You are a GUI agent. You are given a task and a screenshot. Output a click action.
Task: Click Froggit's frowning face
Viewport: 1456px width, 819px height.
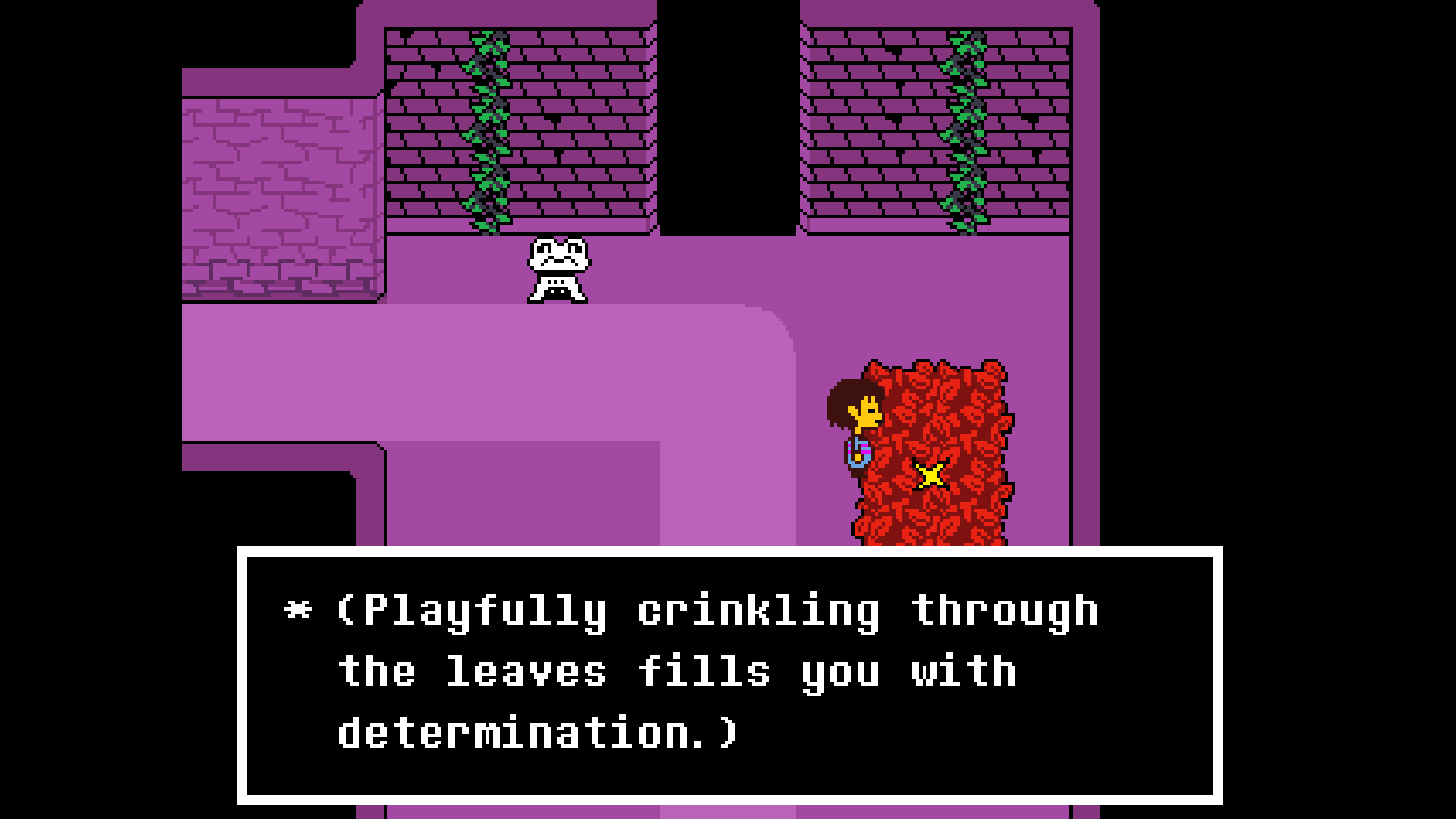pos(557,254)
